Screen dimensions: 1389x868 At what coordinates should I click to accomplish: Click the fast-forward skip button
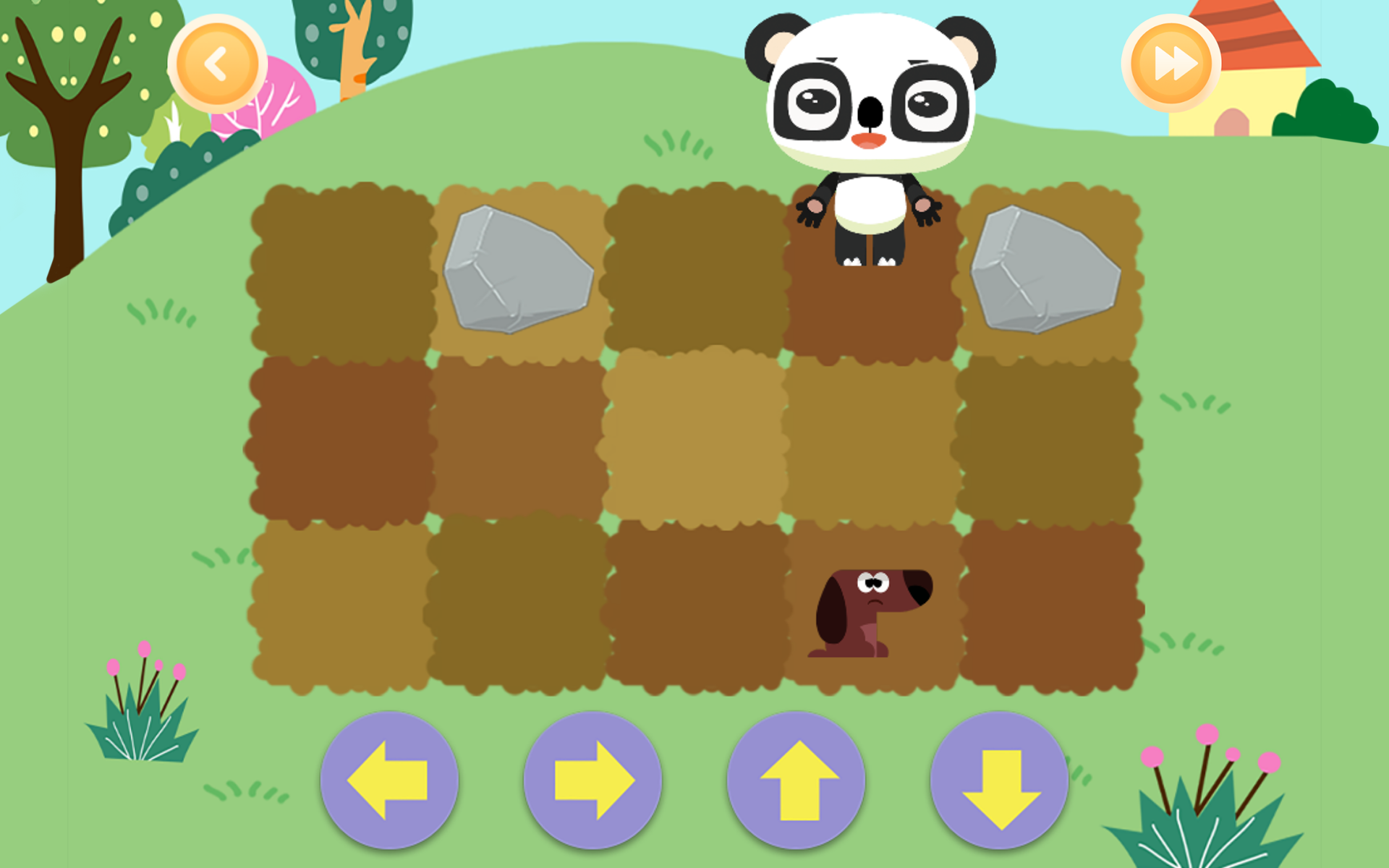click(1173, 64)
